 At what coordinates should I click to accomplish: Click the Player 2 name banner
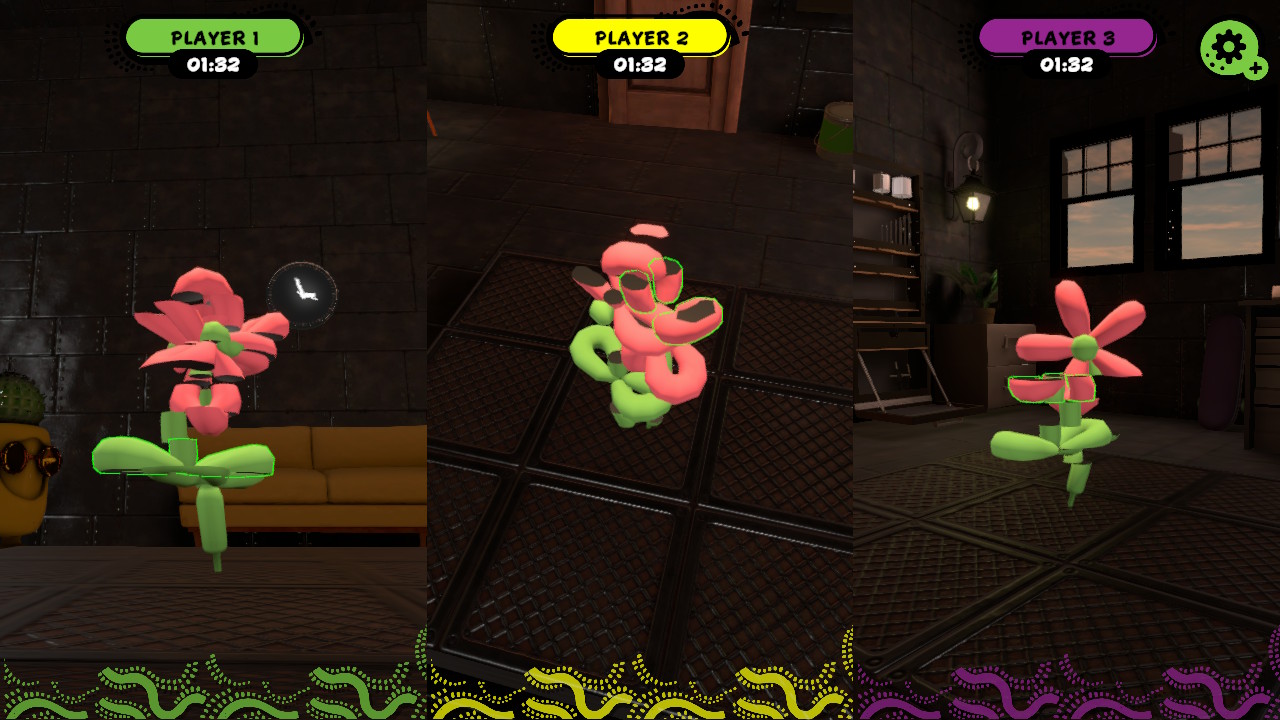(x=640, y=38)
